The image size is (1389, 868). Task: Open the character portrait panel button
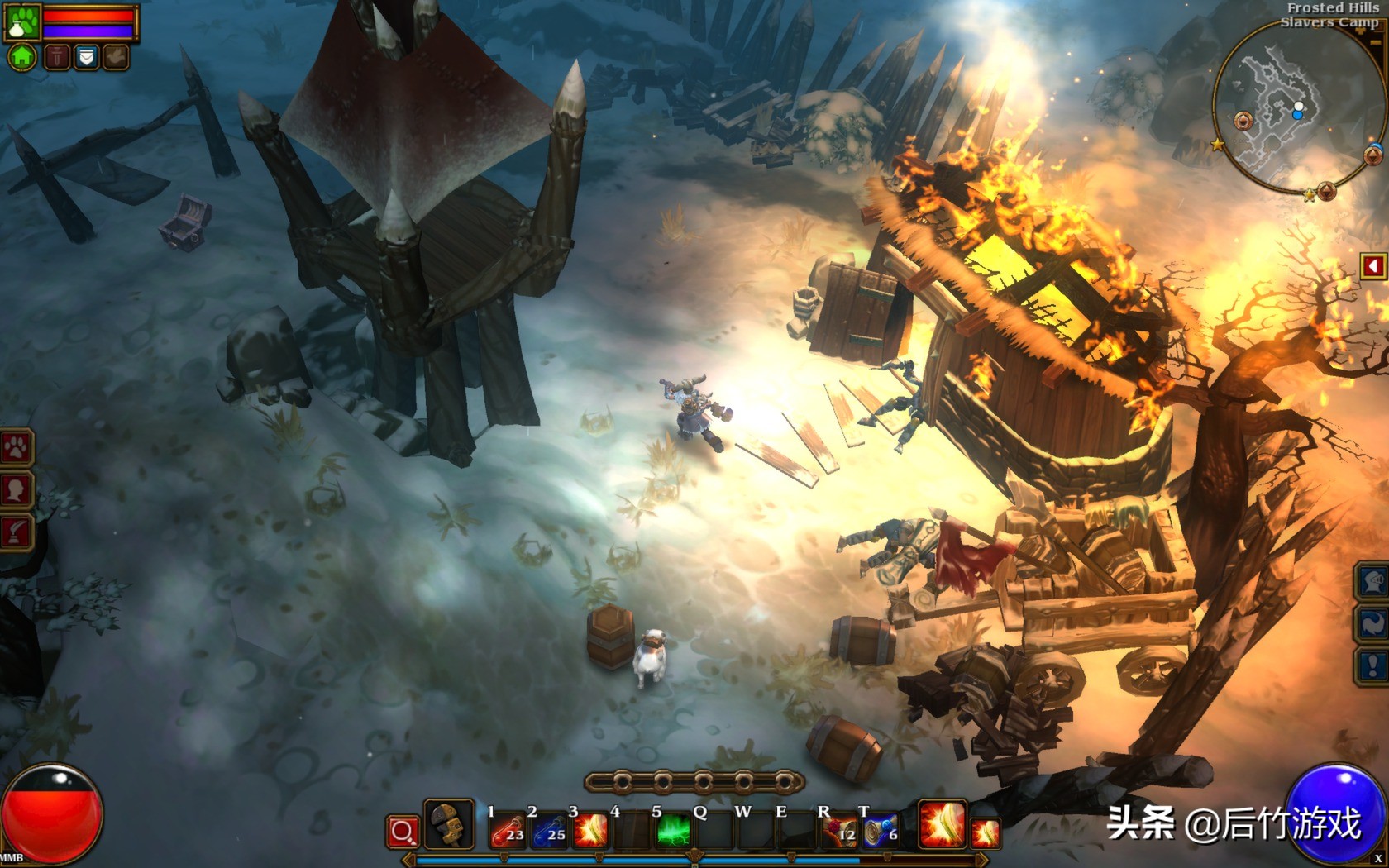[16, 490]
